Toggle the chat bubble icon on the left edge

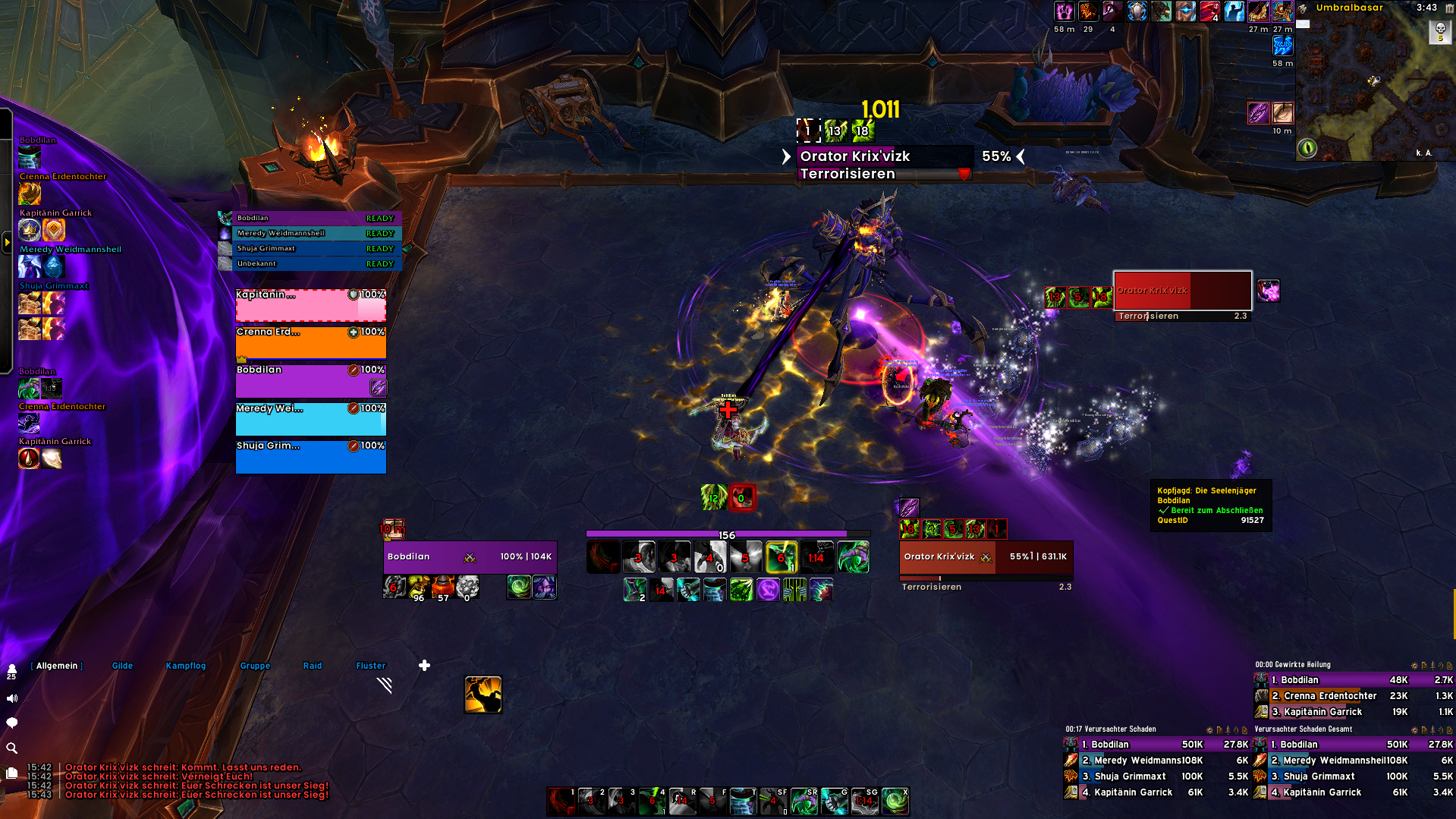(x=11, y=723)
